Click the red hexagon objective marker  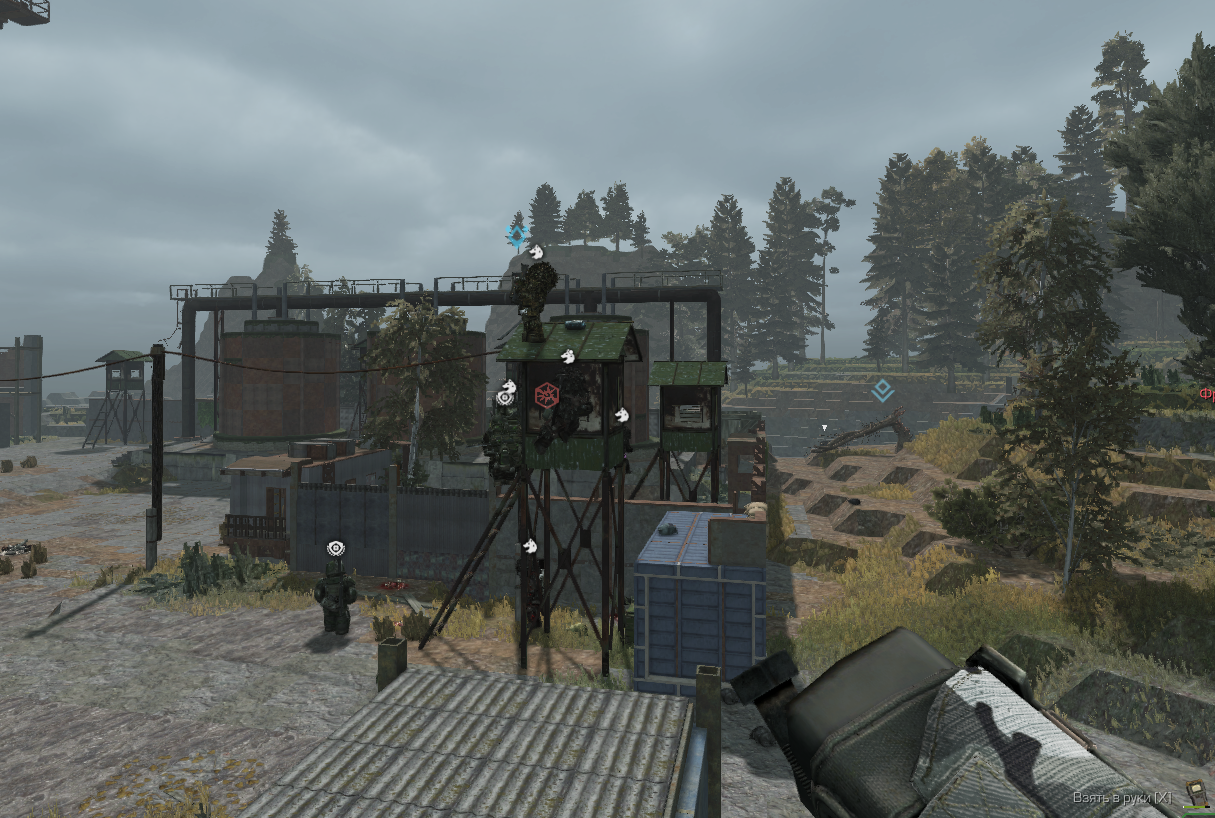click(x=546, y=395)
